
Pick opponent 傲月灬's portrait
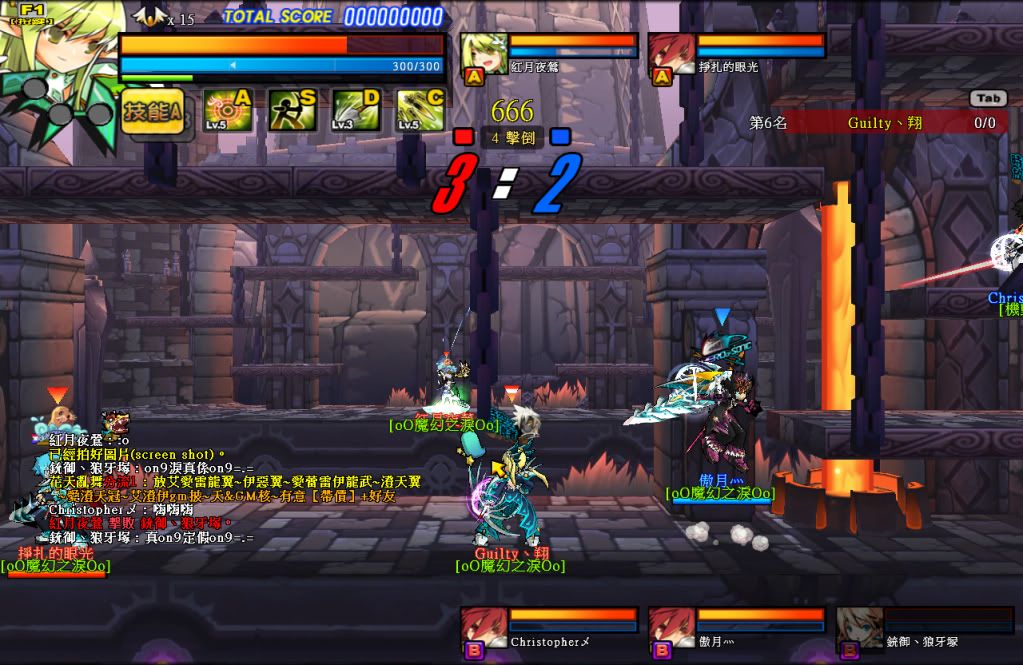point(672,628)
